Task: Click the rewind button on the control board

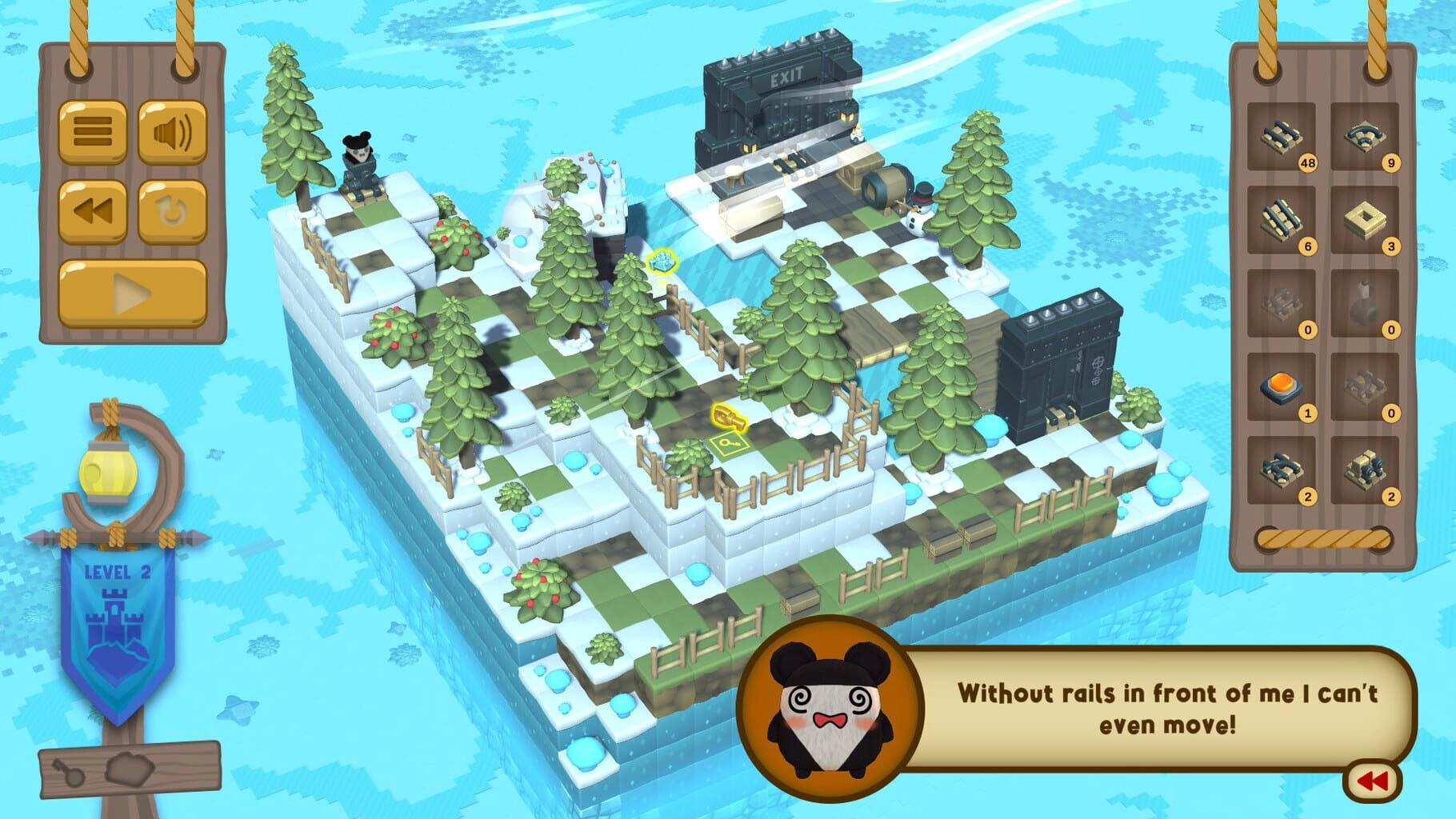Action: 92,212
